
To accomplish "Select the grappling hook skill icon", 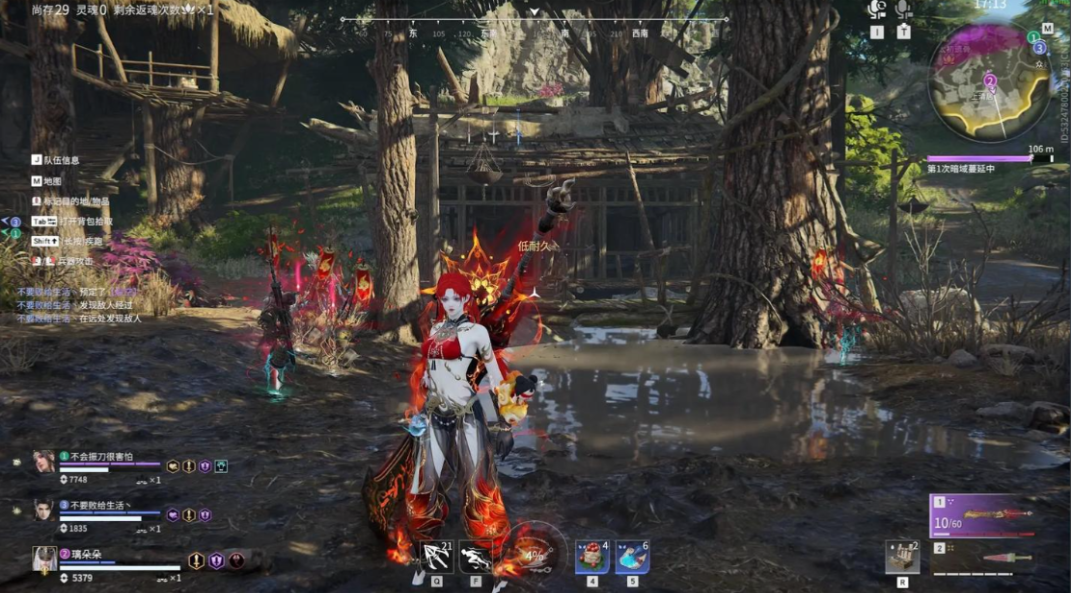I will 436,556.
